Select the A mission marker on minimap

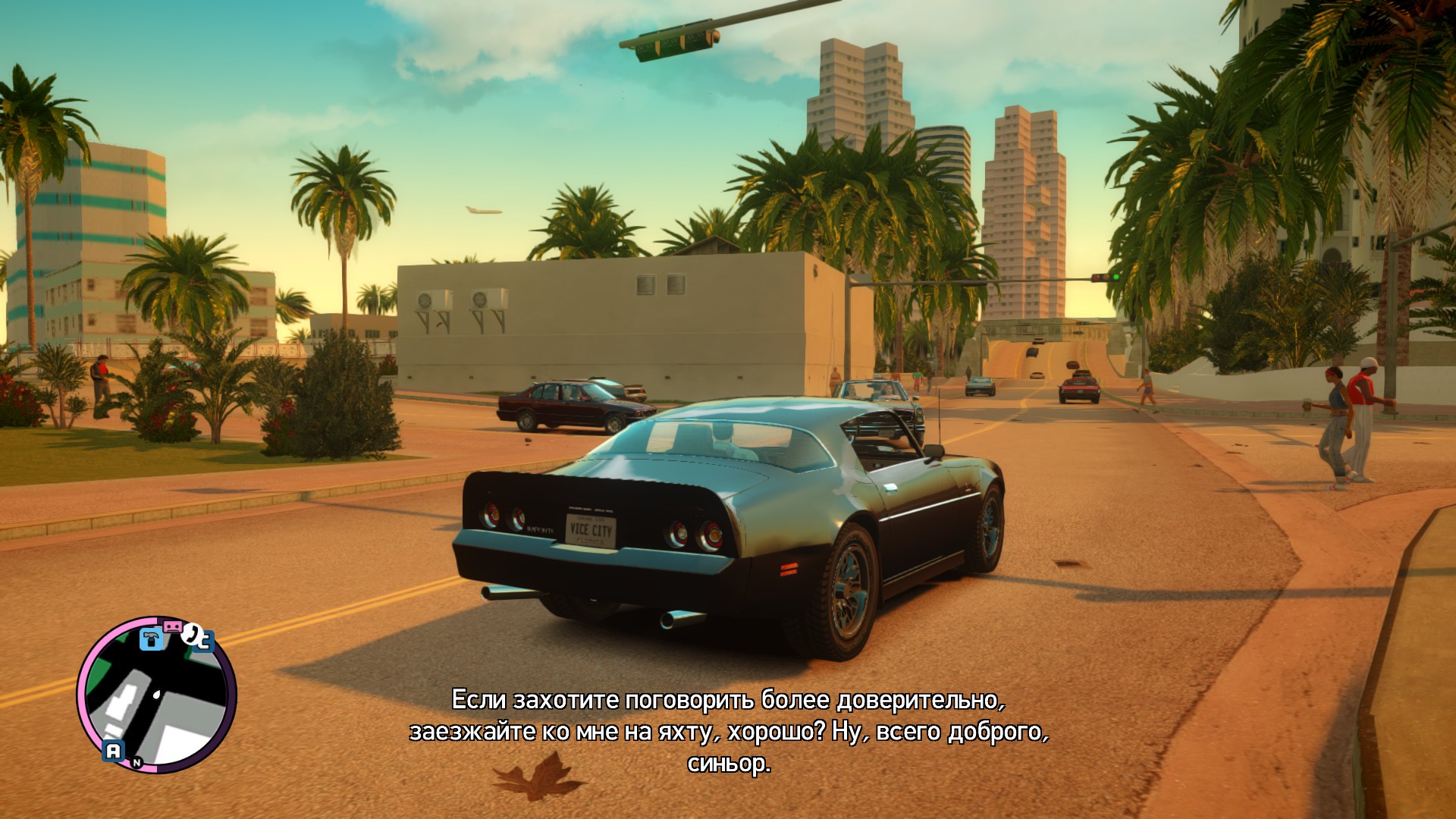coord(114,750)
